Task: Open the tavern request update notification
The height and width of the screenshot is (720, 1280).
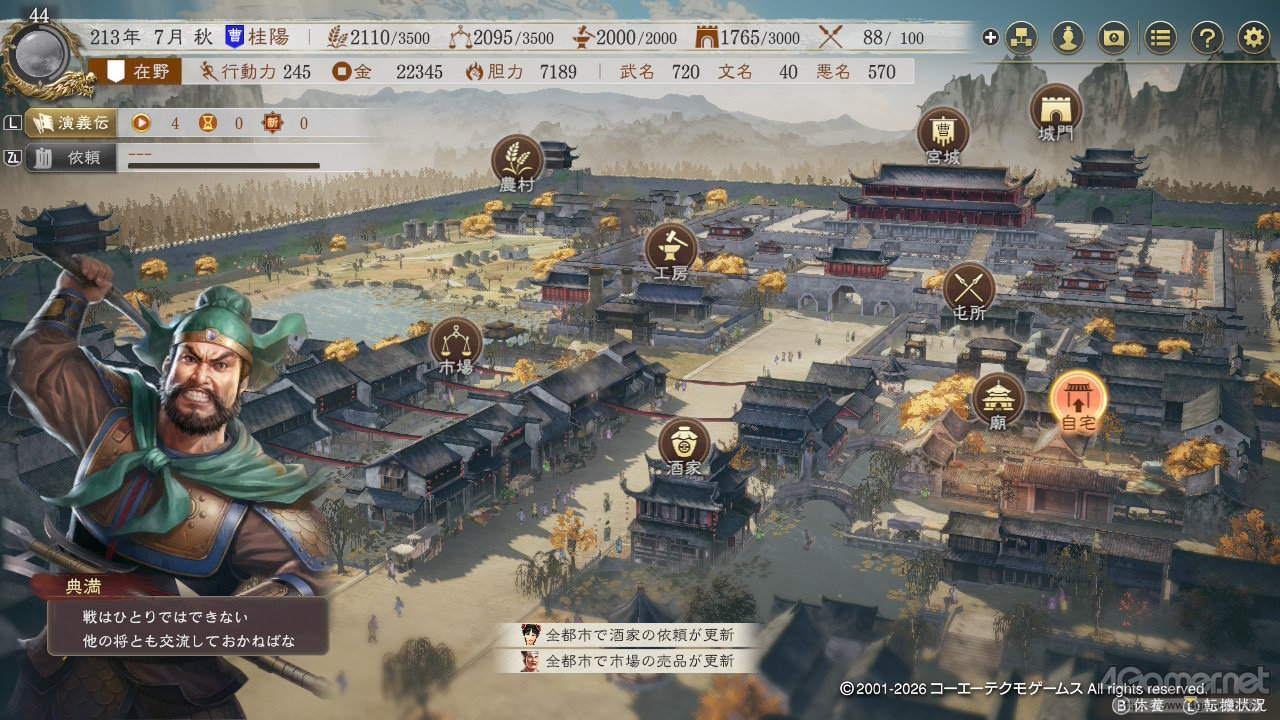Action: click(x=628, y=635)
